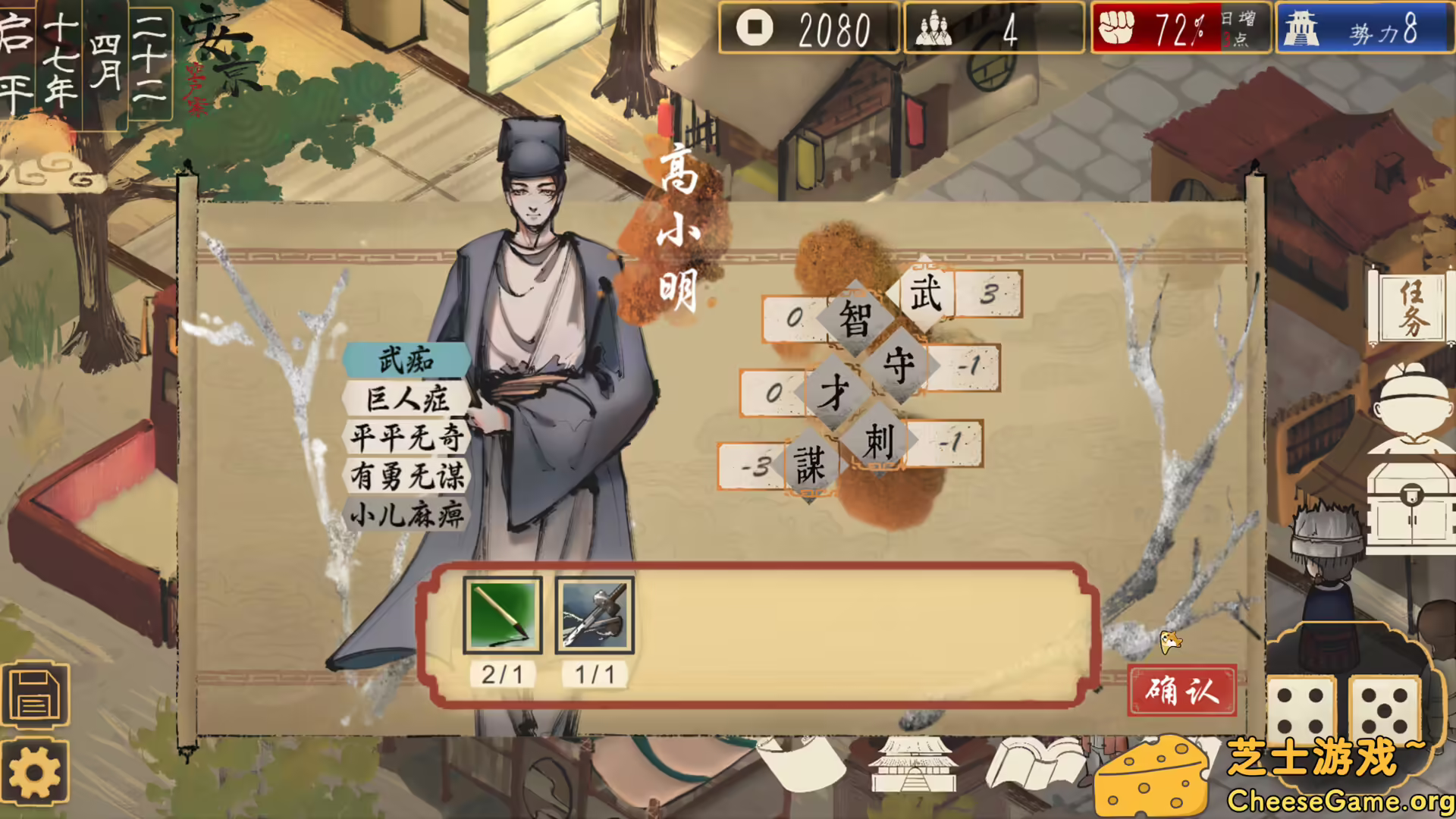Toggle the 巨人症 trait entry
1456x819 pixels.
(406, 400)
